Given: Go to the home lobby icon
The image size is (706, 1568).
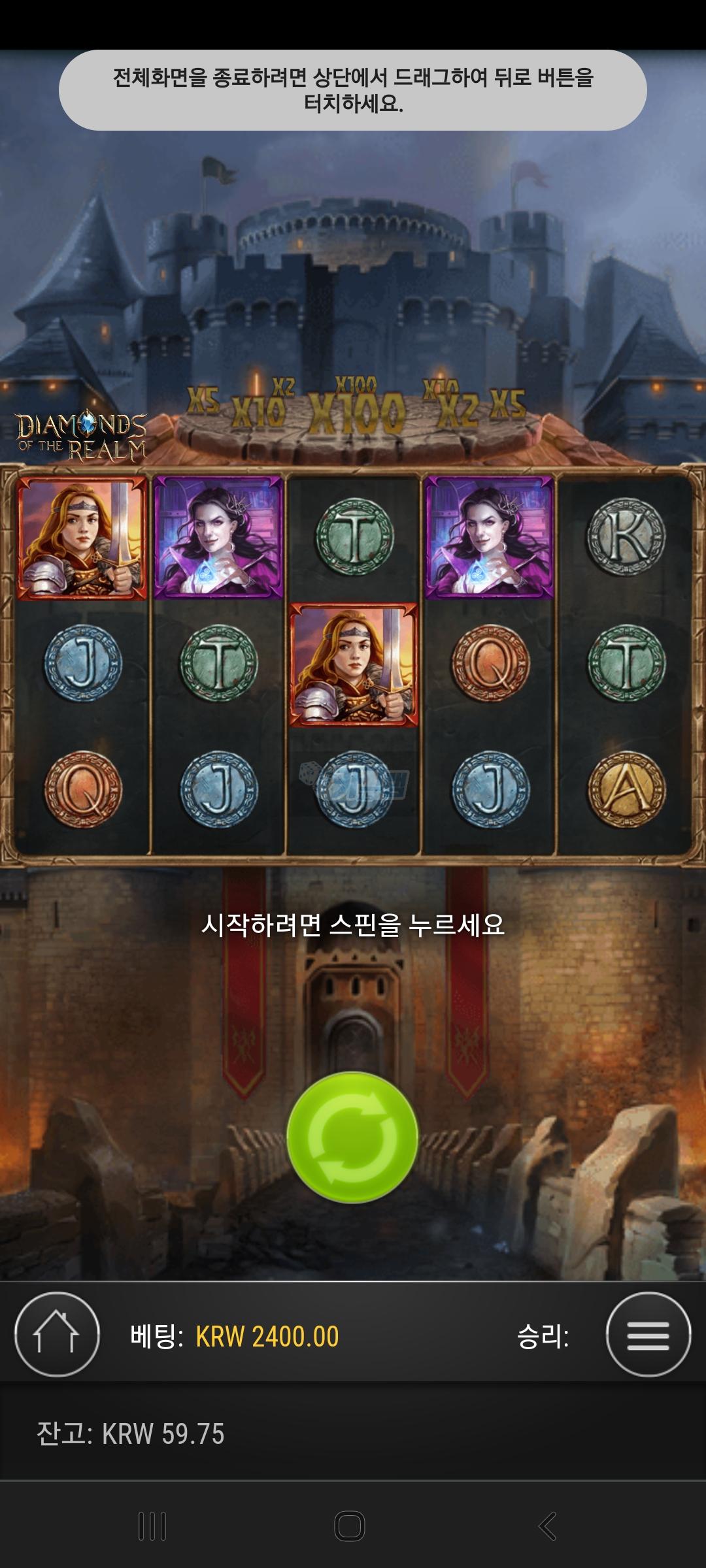Looking at the screenshot, I should (57, 1335).
